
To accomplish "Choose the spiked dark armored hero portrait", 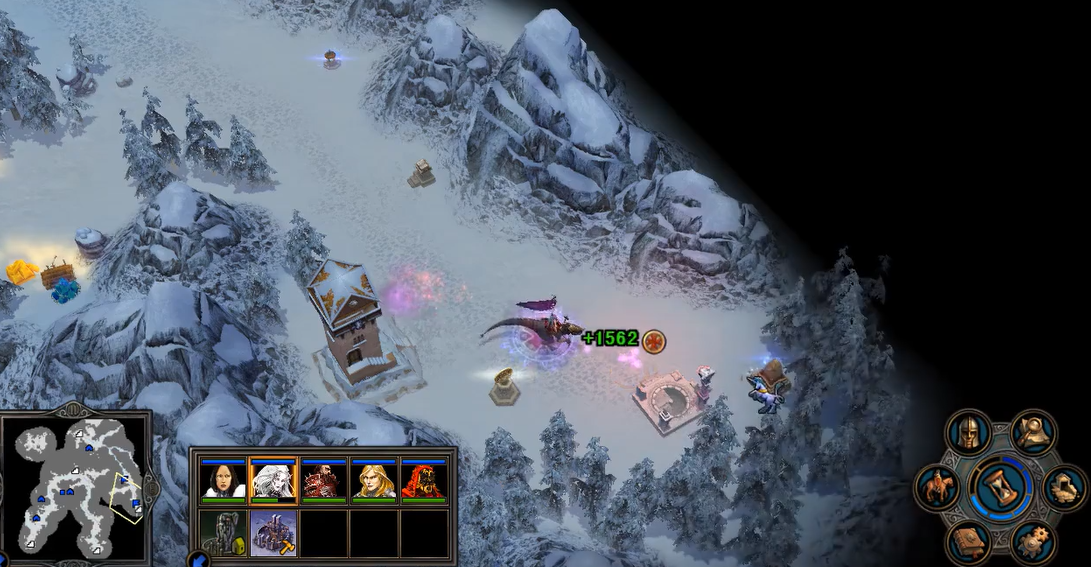I will (323, 482).
